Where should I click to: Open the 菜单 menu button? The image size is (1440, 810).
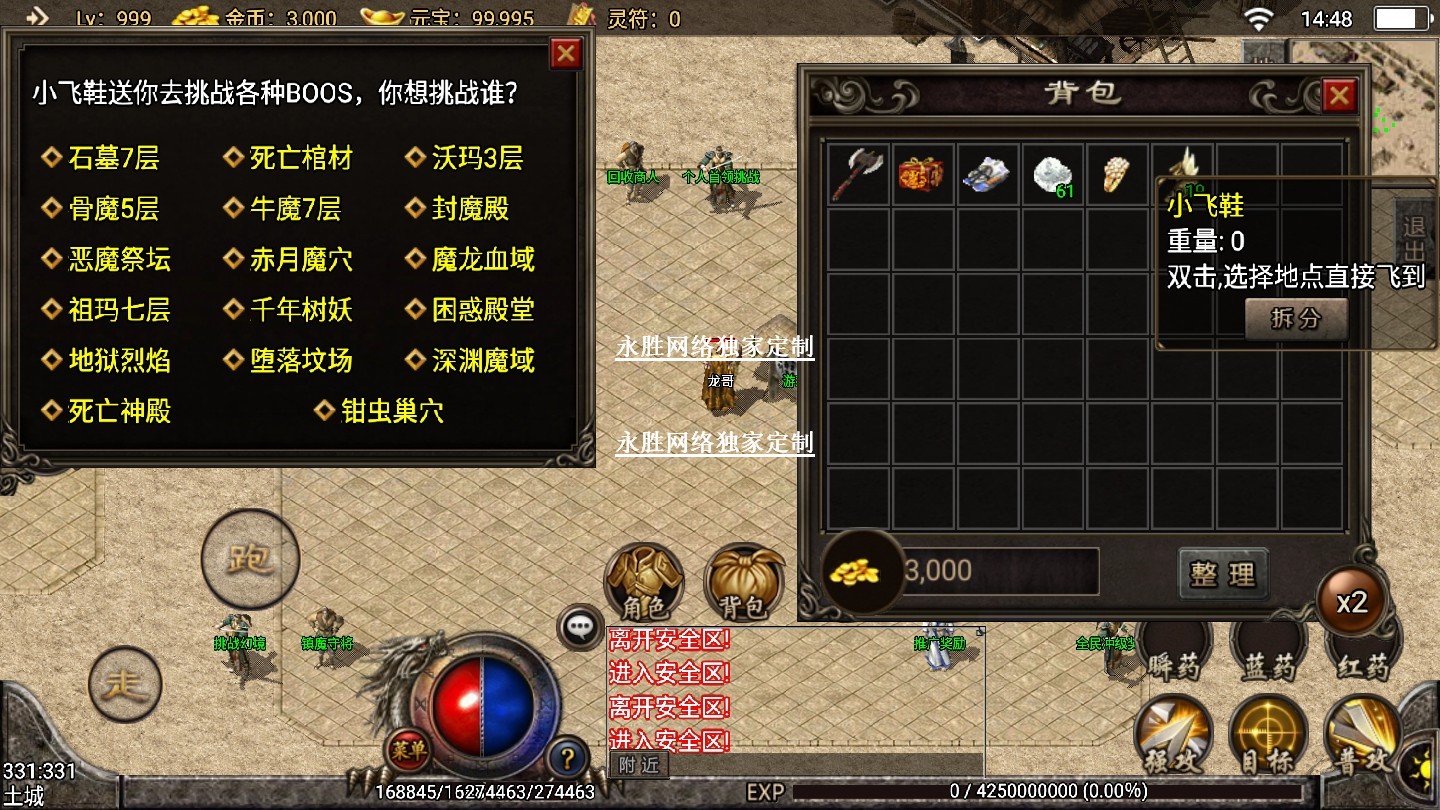(408, 750)
